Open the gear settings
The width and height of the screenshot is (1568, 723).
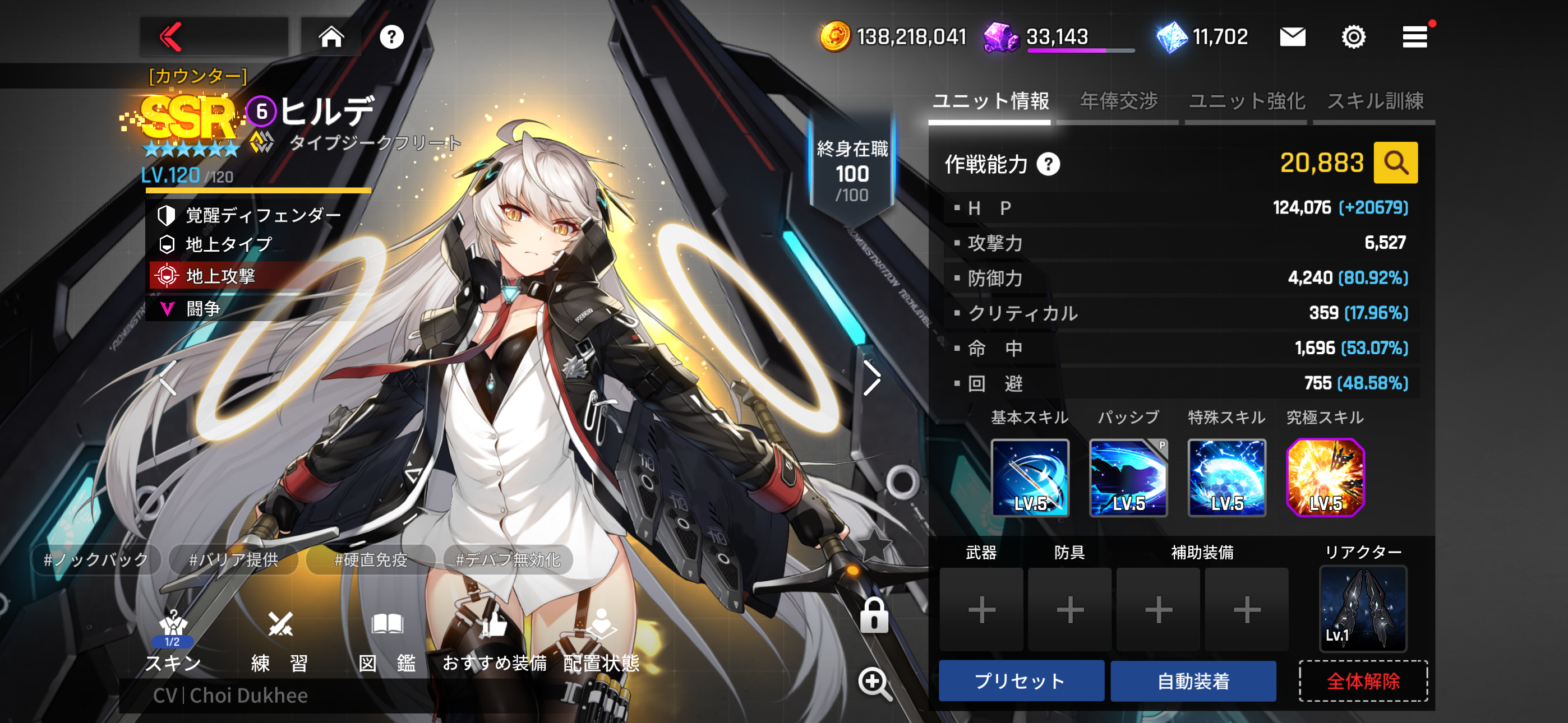coord(1353,37)
